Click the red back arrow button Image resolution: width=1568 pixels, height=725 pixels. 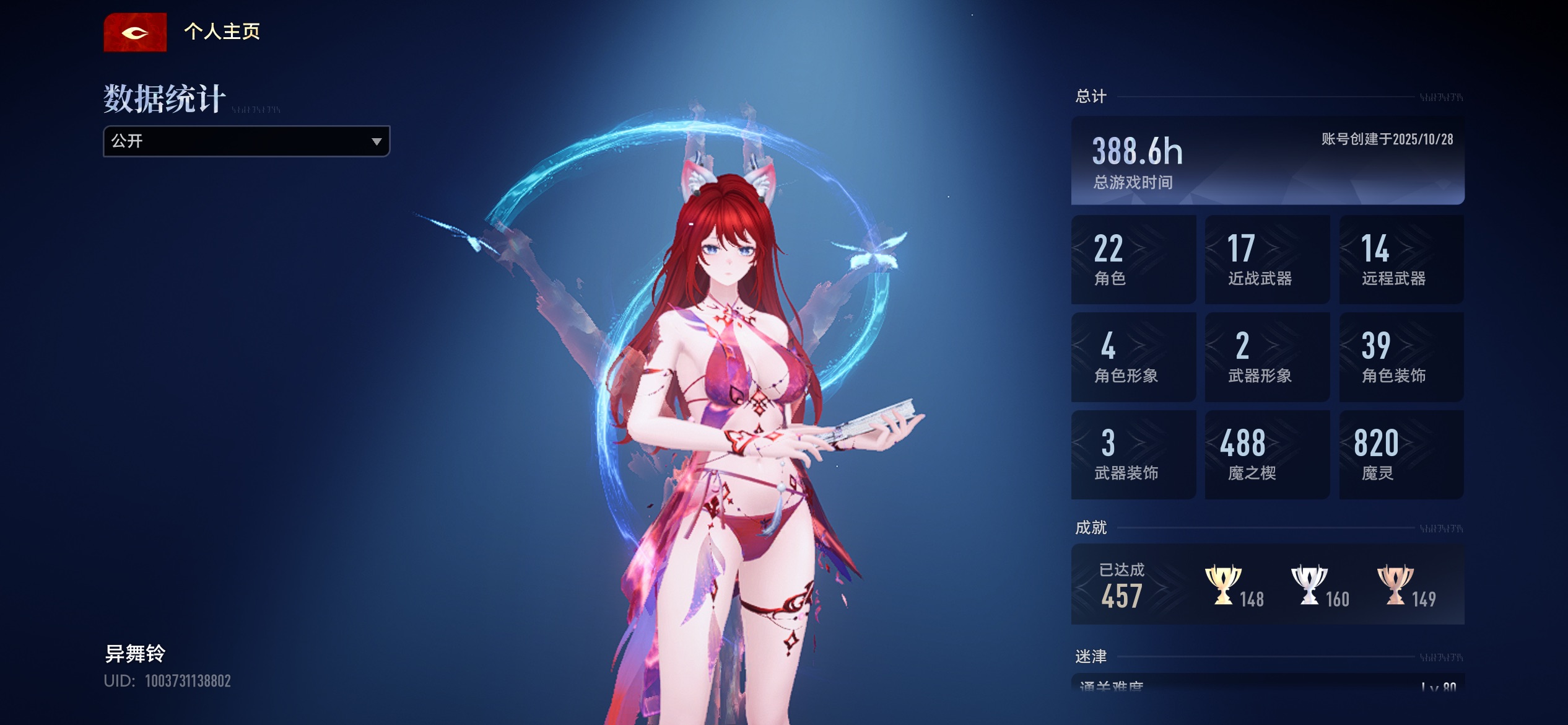click(135, 32)
